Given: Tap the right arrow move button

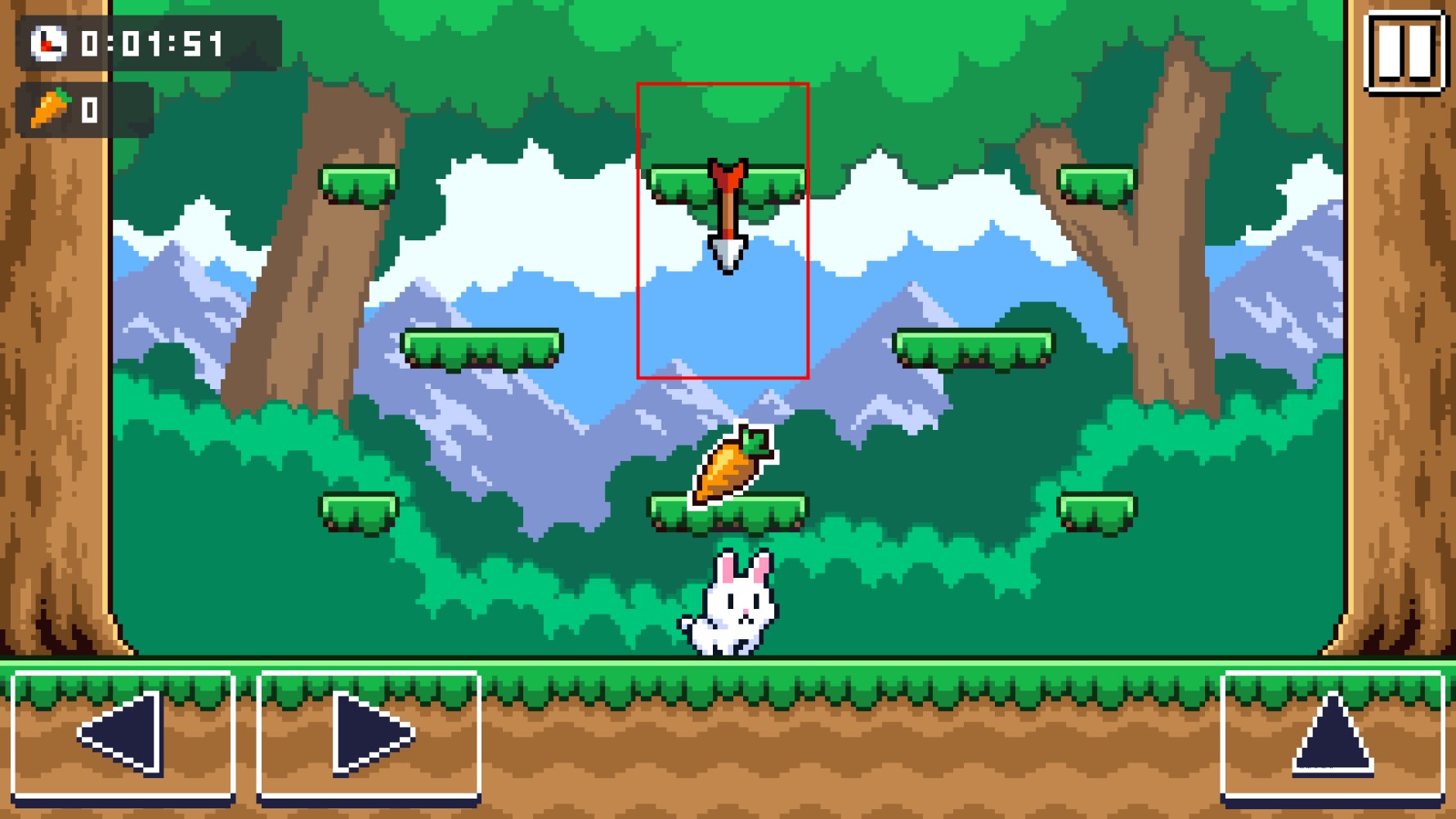Looking at the screenshot, I should pos(369,733).
